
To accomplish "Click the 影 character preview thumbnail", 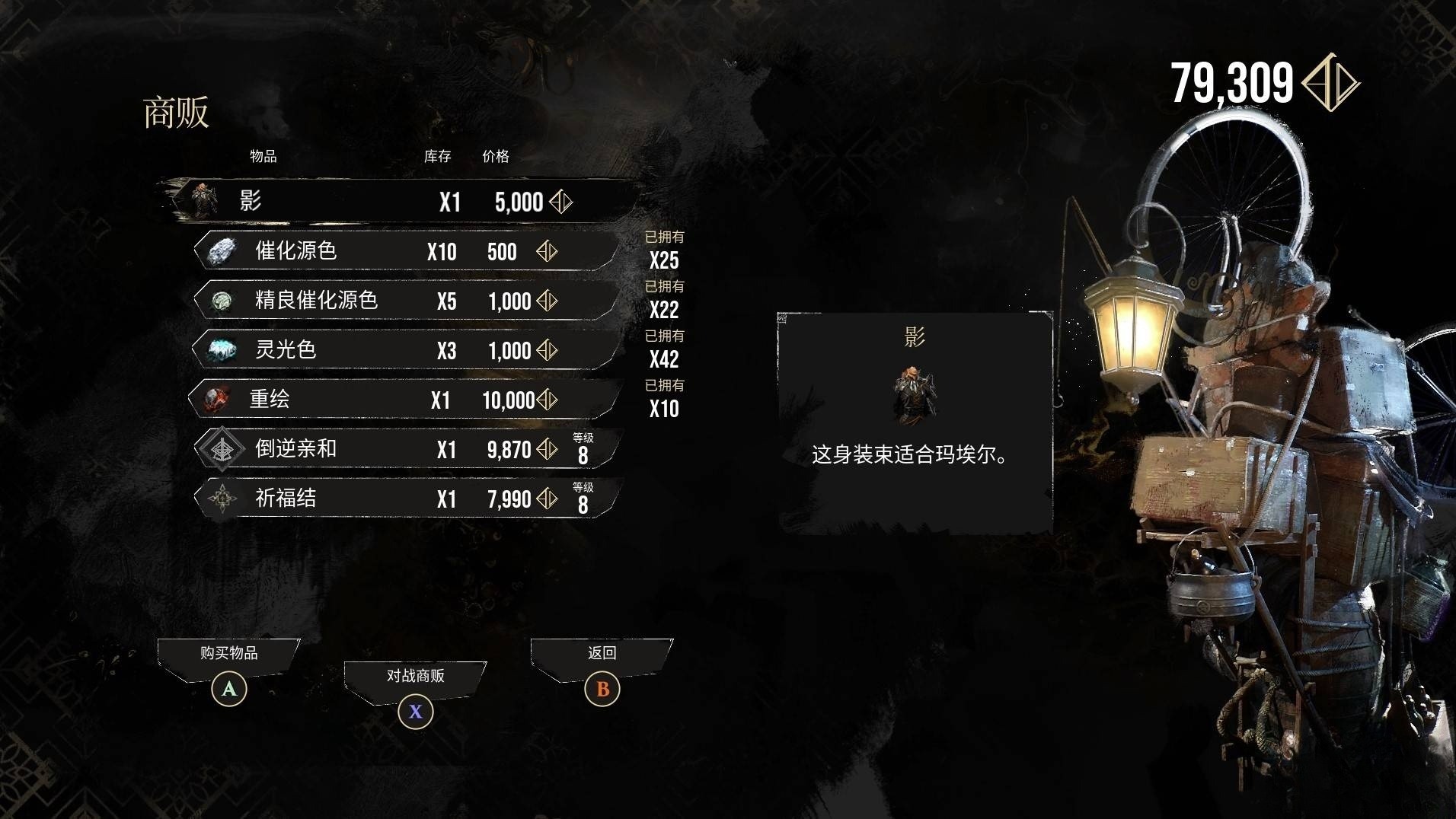I will pyautogui.click(x=914, y=395).
